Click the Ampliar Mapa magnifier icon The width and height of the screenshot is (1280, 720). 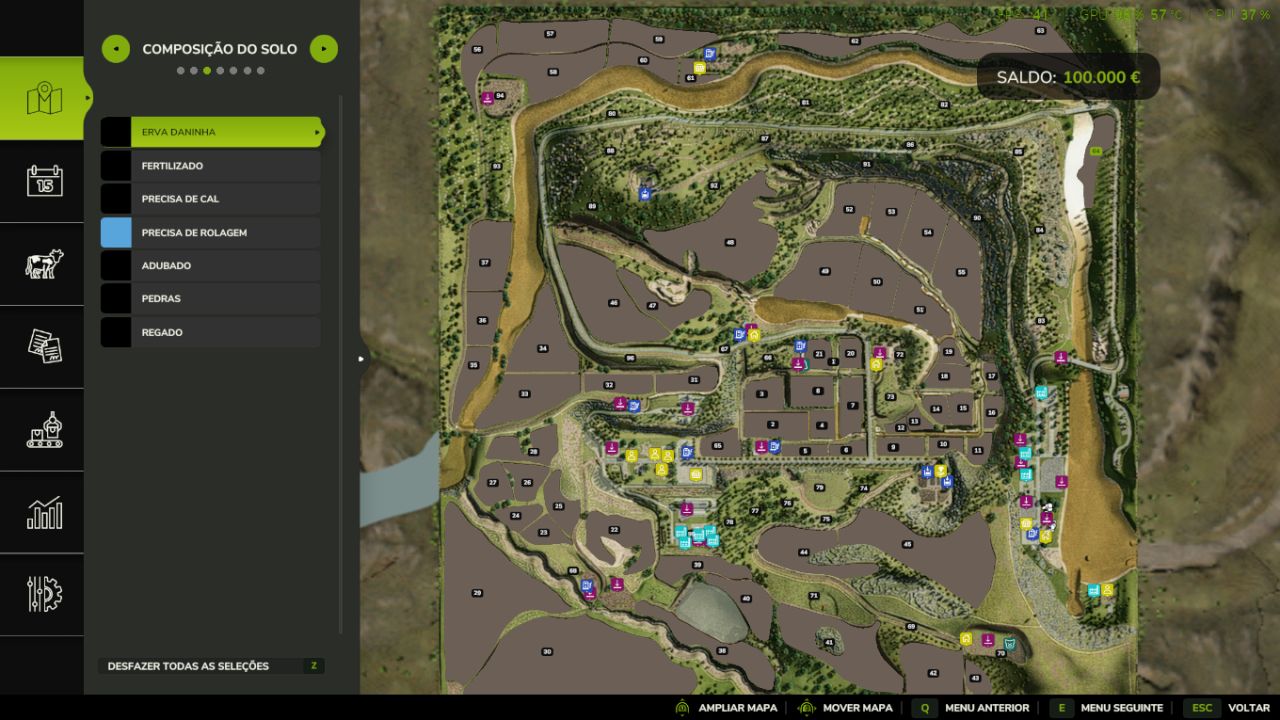pos(683,707)
